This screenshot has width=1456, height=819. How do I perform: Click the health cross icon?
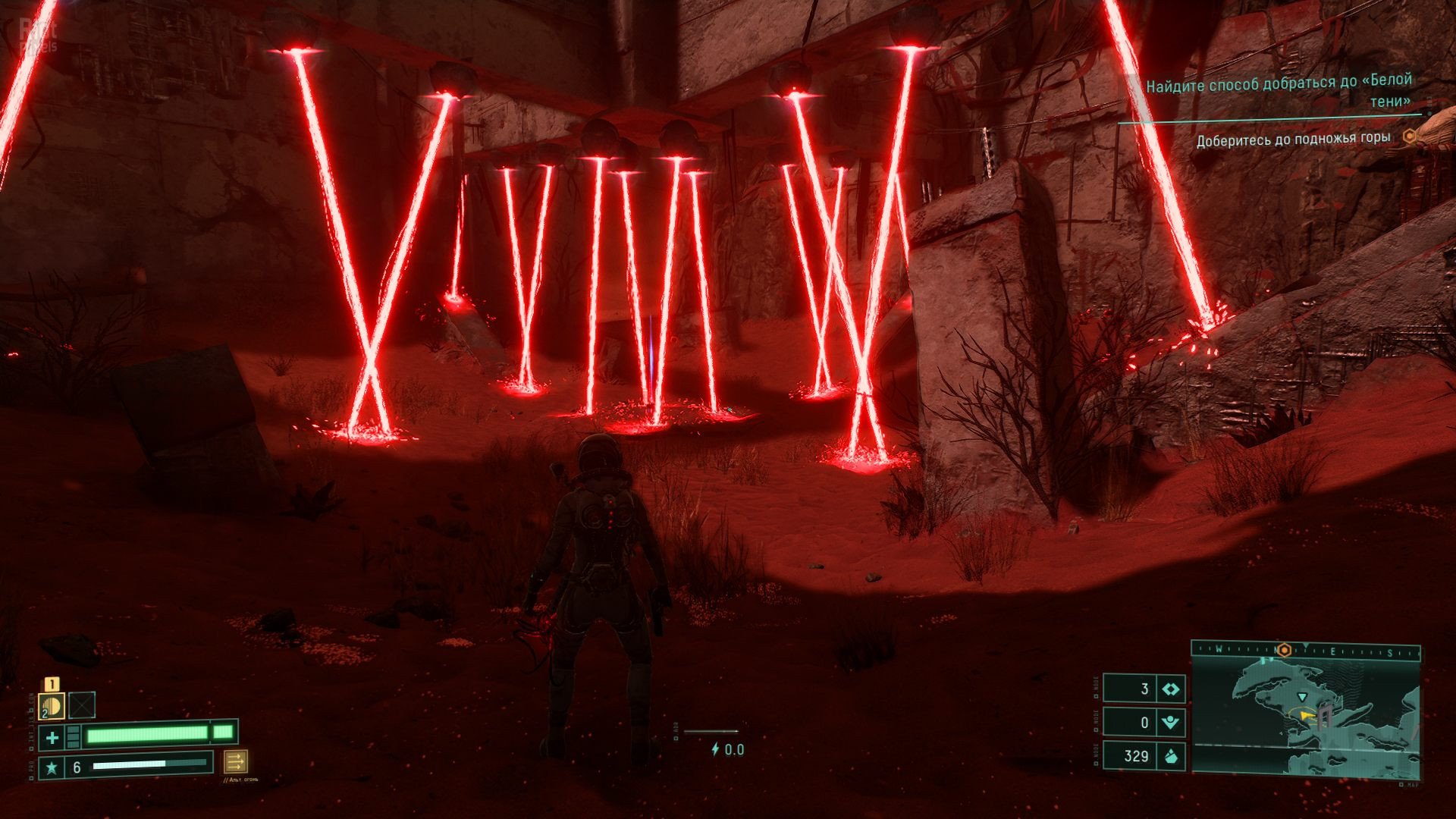52,736
